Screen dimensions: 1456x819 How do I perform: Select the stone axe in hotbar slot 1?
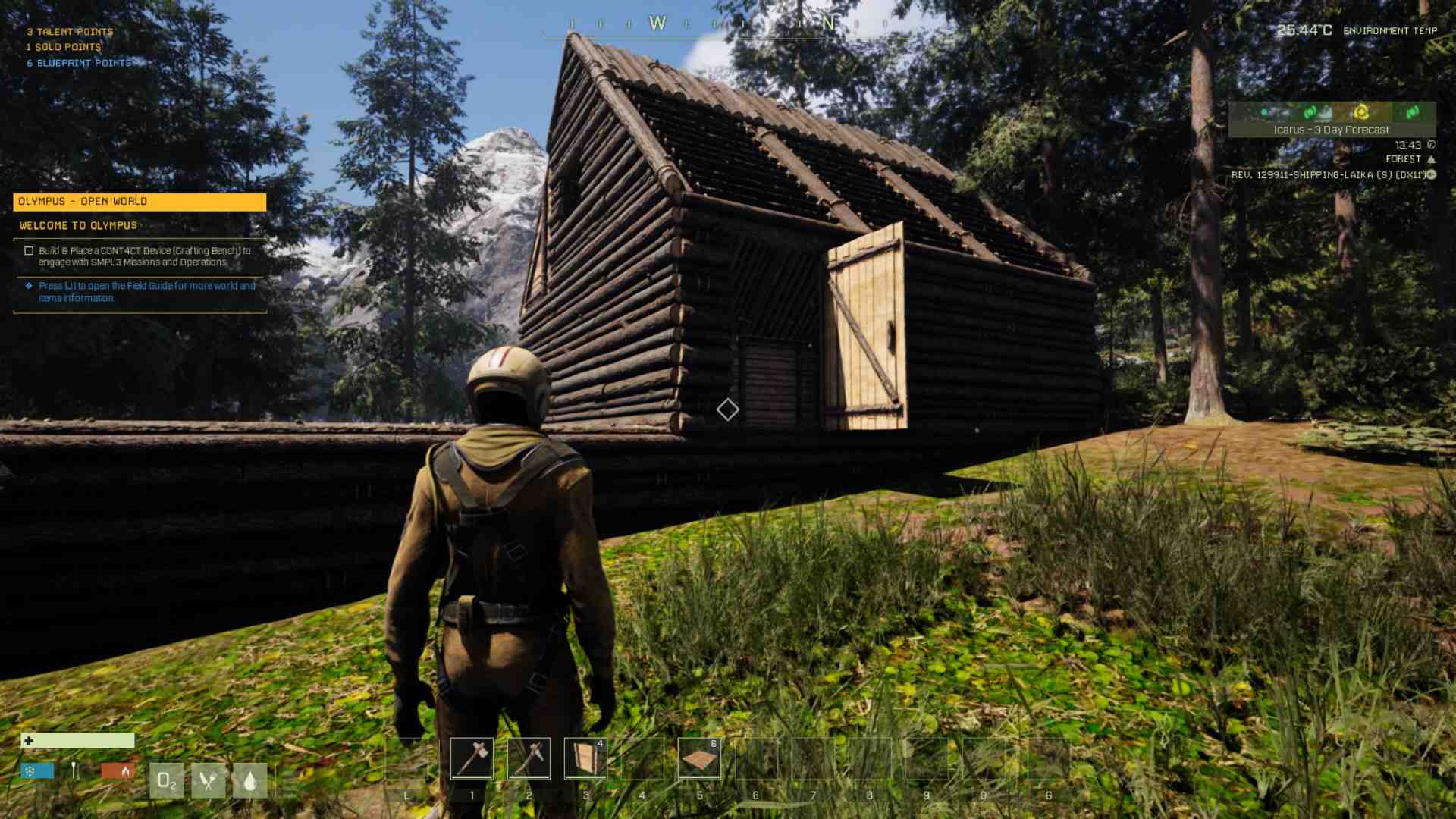pos(471,758)
